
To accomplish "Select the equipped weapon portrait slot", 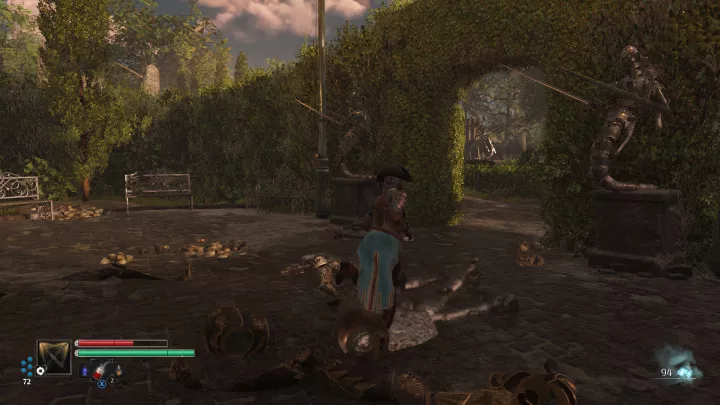I will click(54, 356).
